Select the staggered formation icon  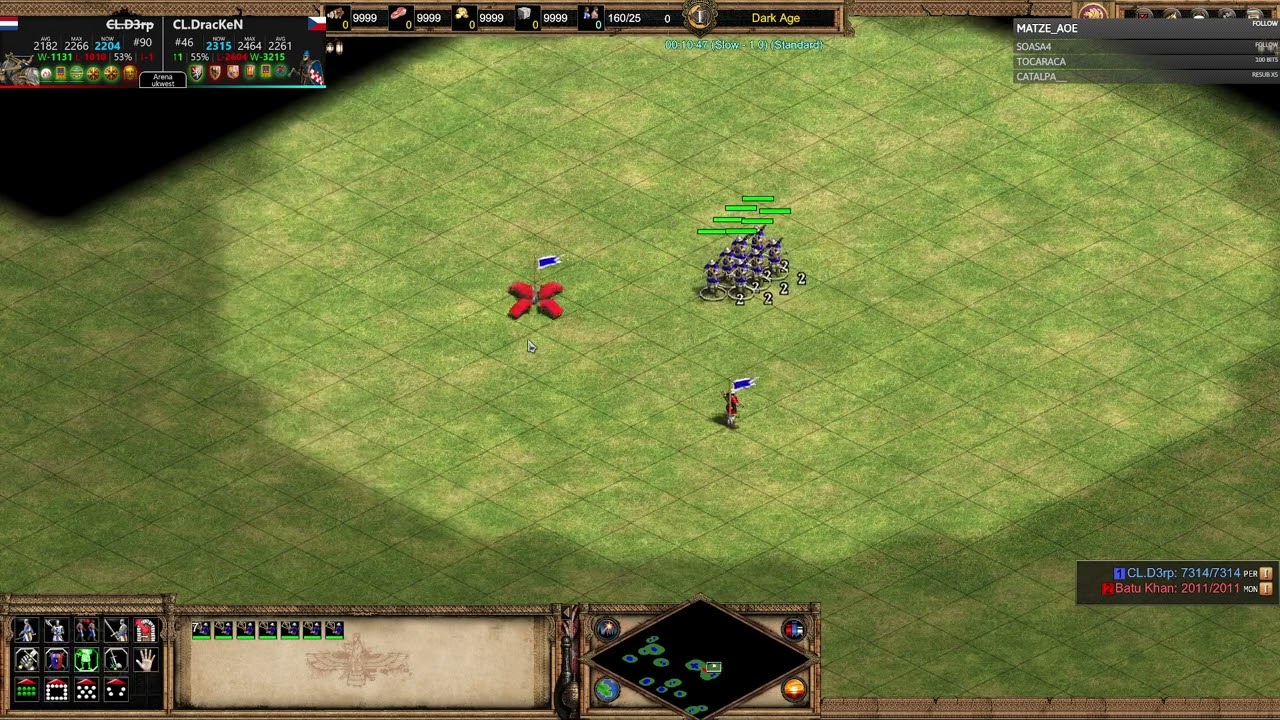click(x=86, y=690)
